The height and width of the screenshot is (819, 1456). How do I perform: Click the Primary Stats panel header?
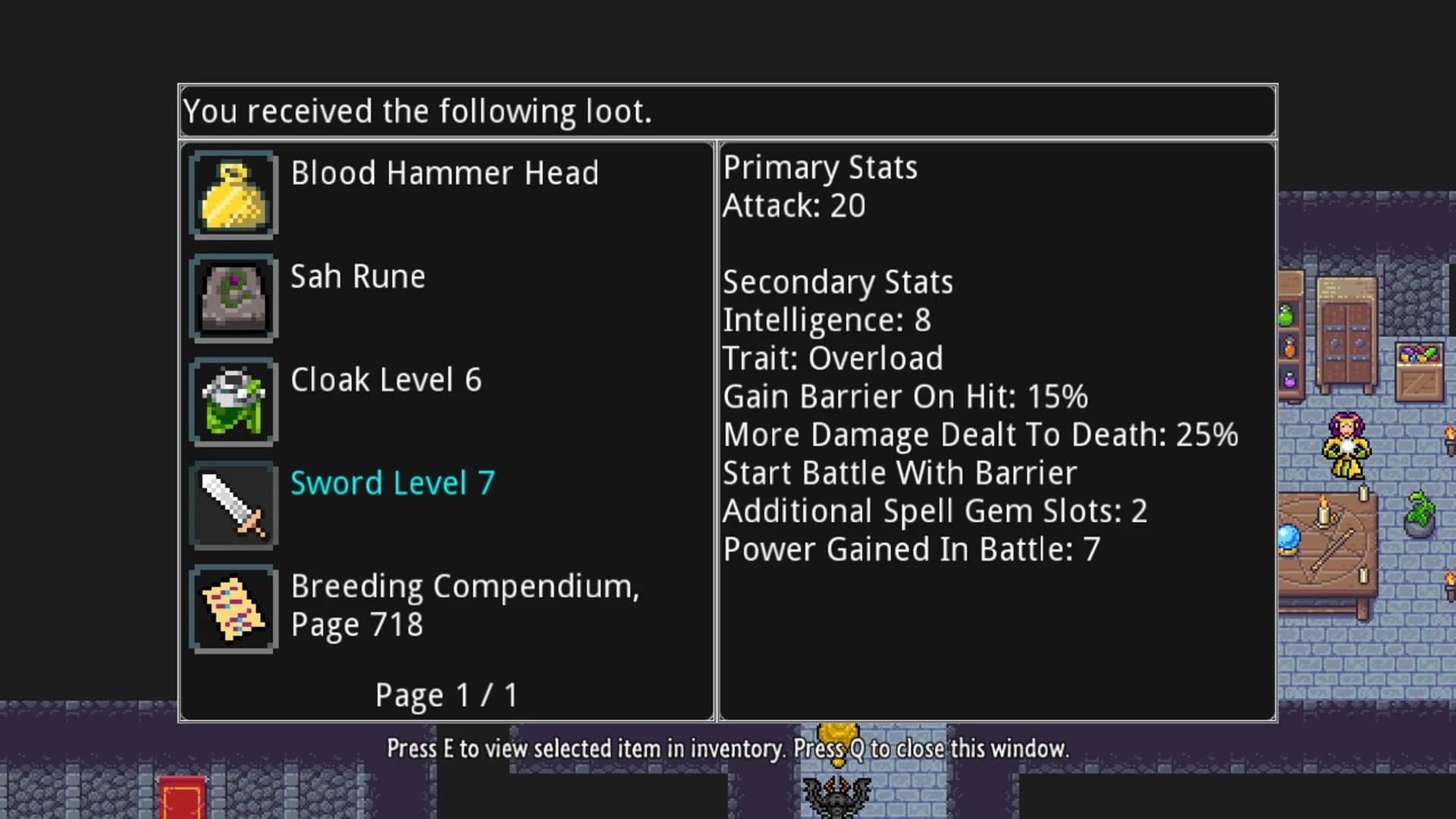tap(821, 168)
